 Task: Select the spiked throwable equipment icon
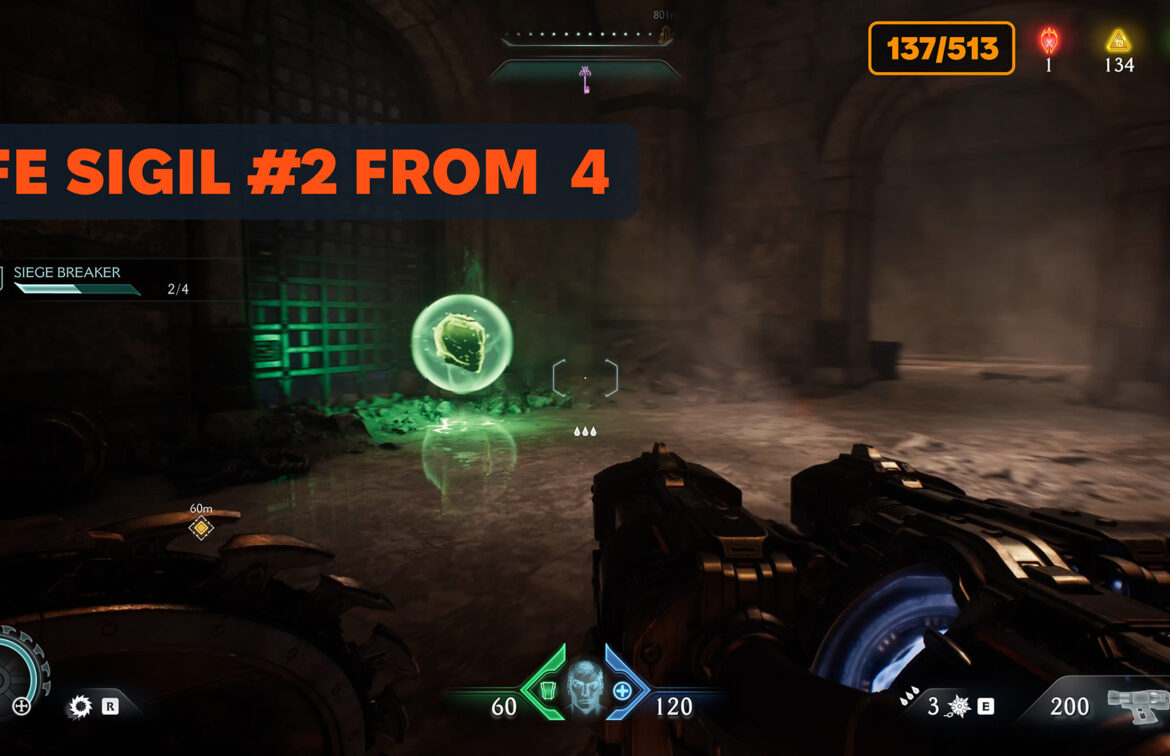click(958, 707)
